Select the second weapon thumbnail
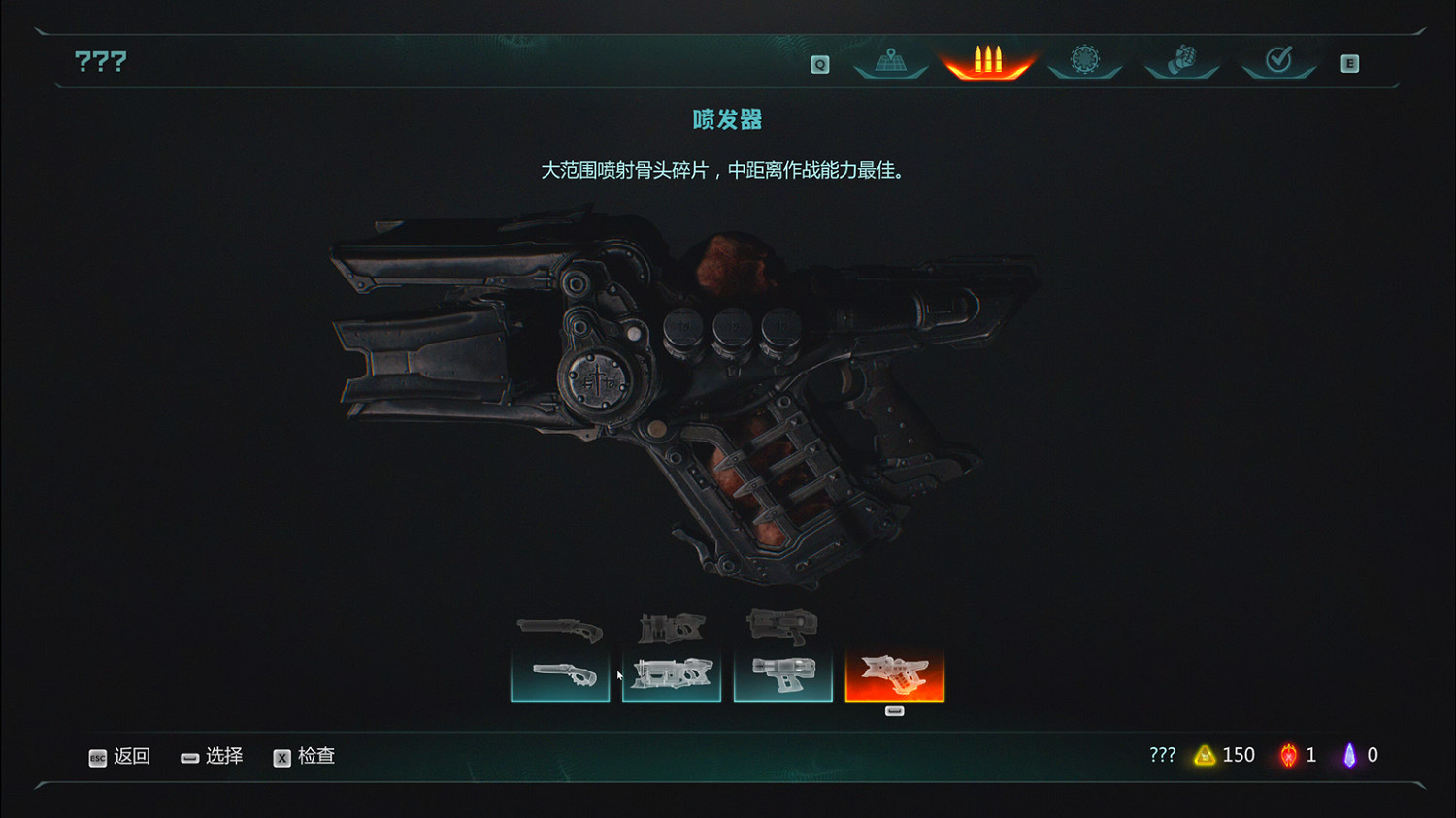 (672, 674)
